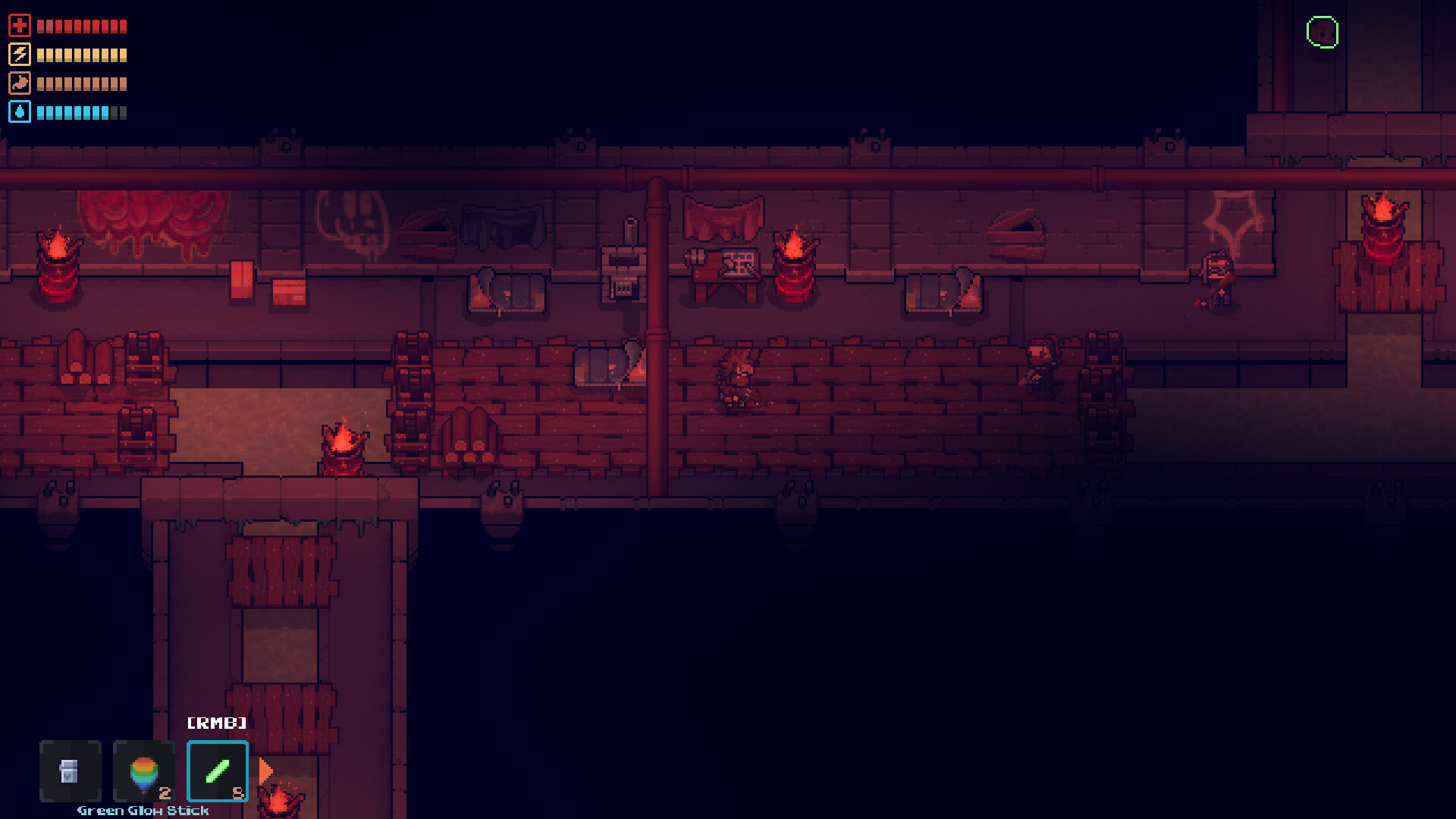Click the red health cross icon
The width and height of the screenshot is (1456, 819).
(x=20, y=25)
